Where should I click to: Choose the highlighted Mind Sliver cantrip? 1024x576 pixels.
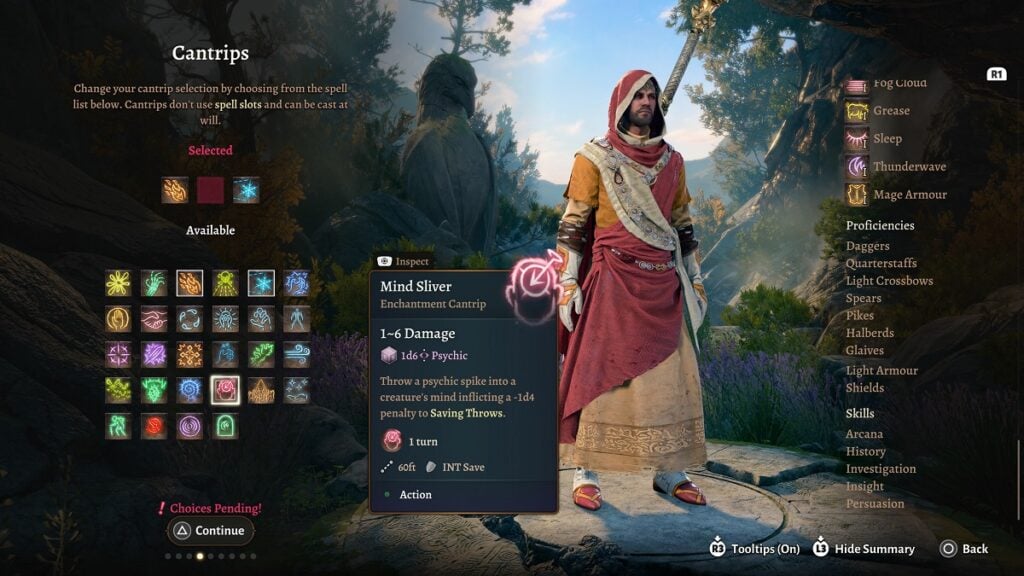tap(225, 390)
